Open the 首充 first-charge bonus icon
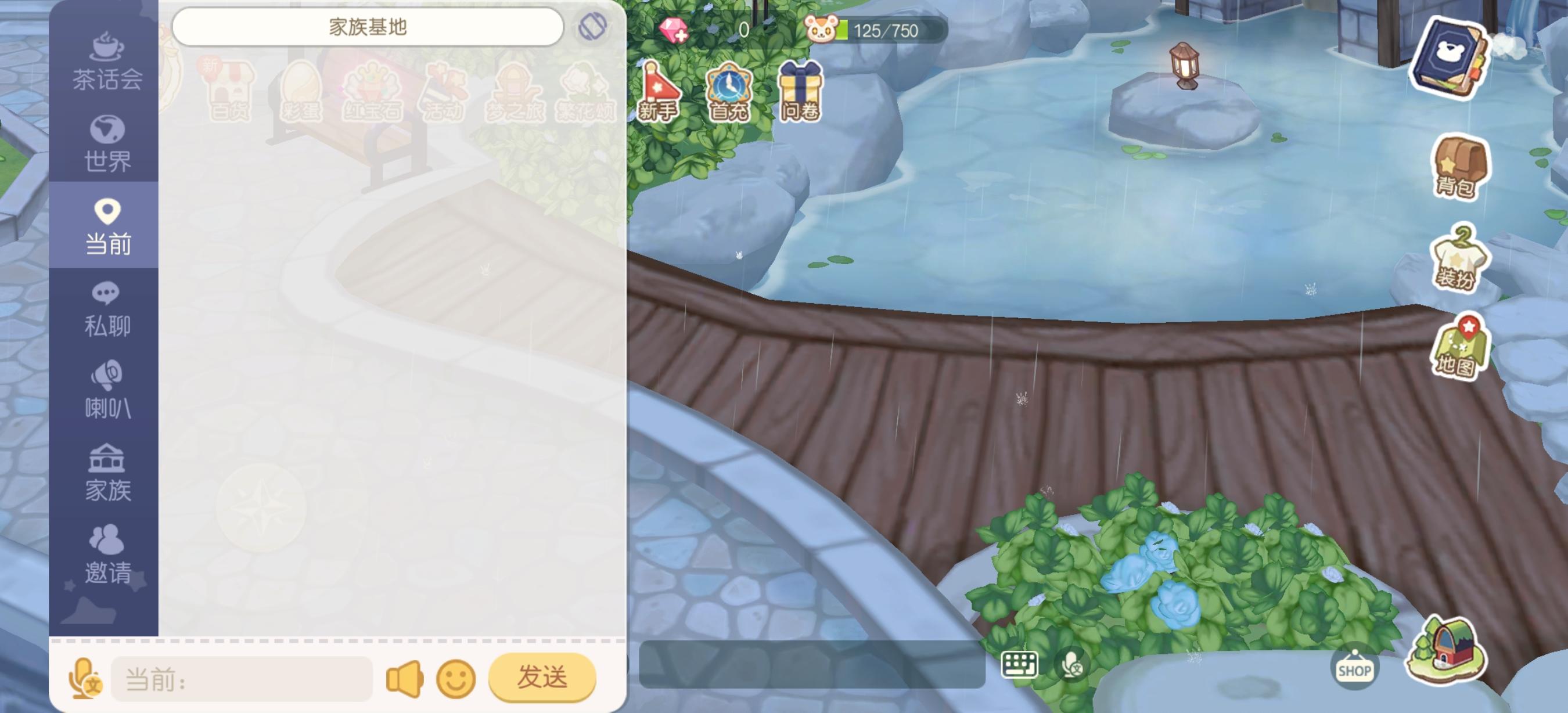1568x713 pixels. pos(730,88)
